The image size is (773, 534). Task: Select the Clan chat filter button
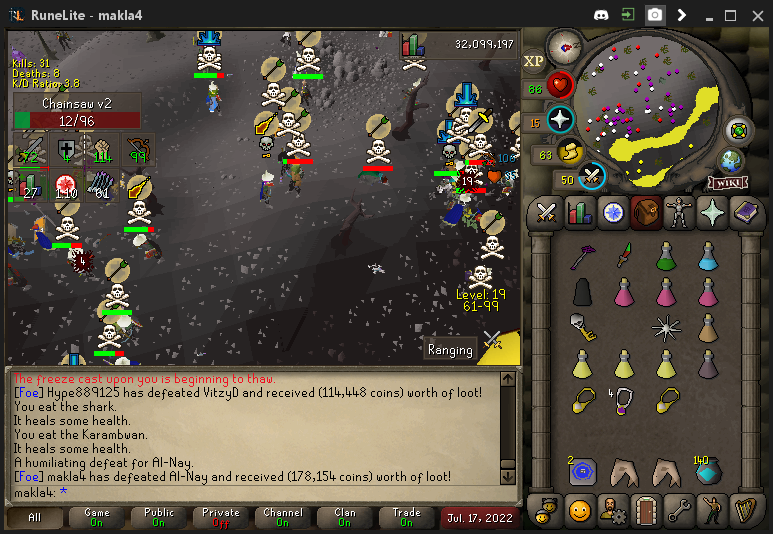[345, 518]
